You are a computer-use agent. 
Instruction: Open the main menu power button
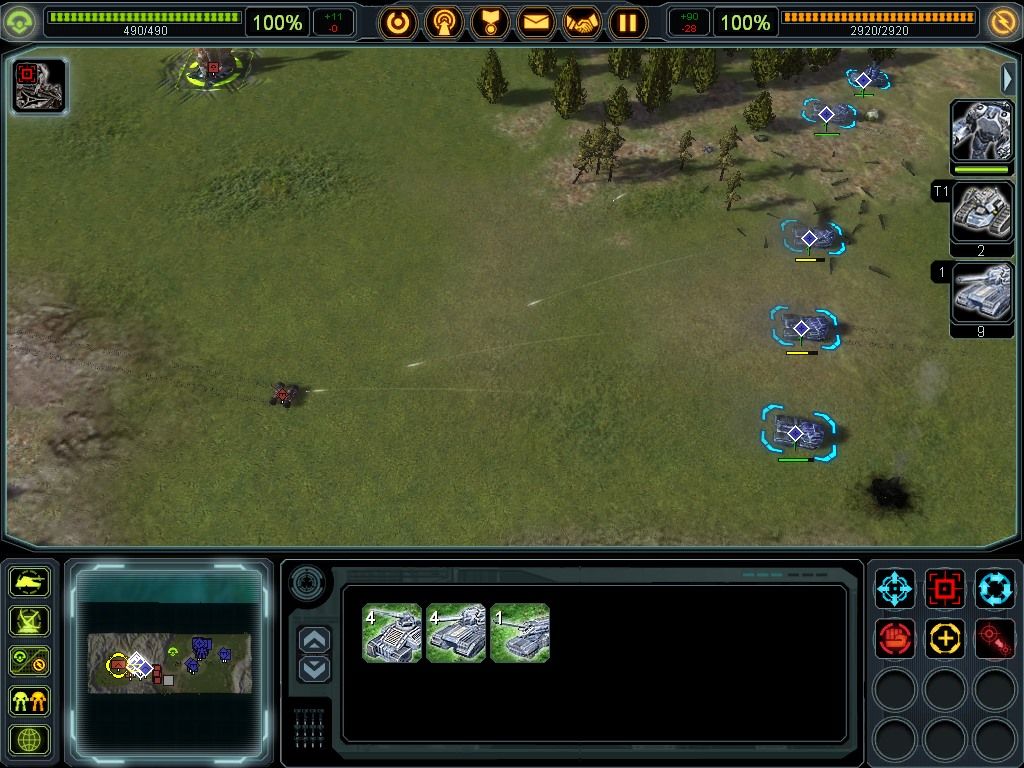coord(398,22)
